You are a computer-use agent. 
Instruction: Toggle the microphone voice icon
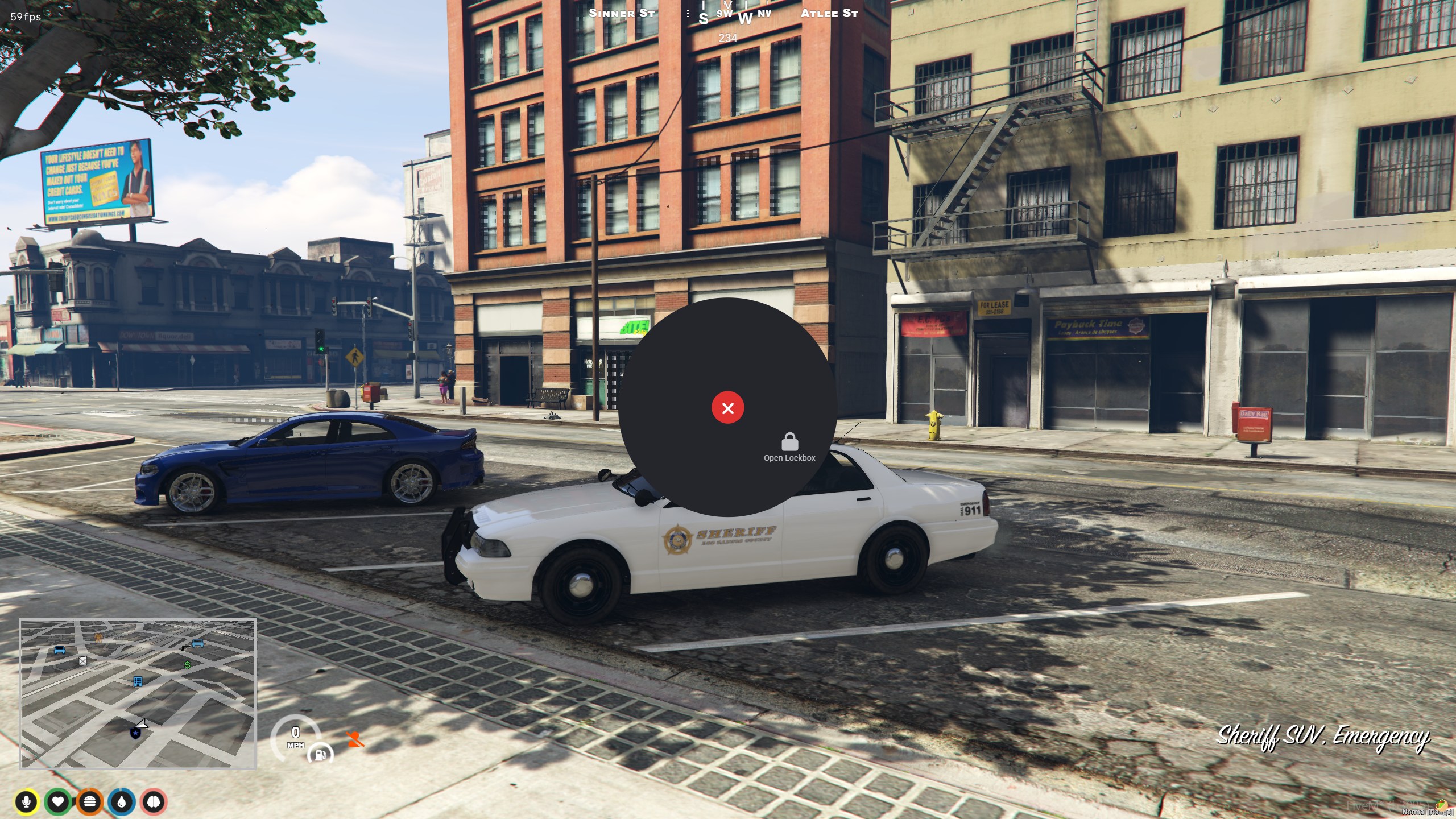(x=26, y=802)
